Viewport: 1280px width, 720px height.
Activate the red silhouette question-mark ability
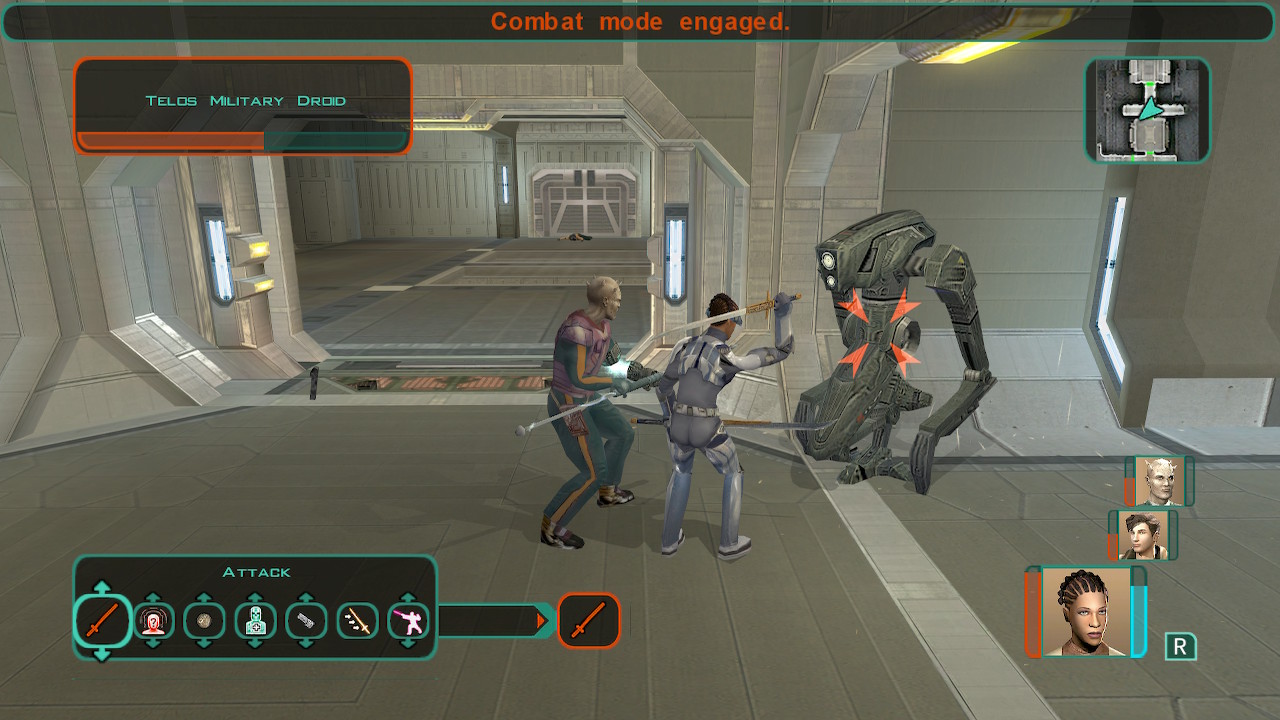point(153,621)
